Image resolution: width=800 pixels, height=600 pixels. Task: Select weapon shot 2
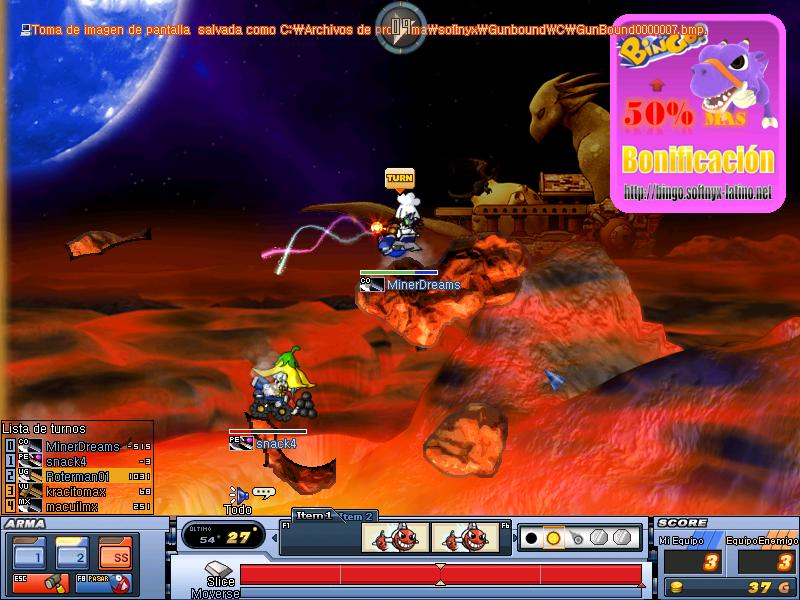coord(72,551)
